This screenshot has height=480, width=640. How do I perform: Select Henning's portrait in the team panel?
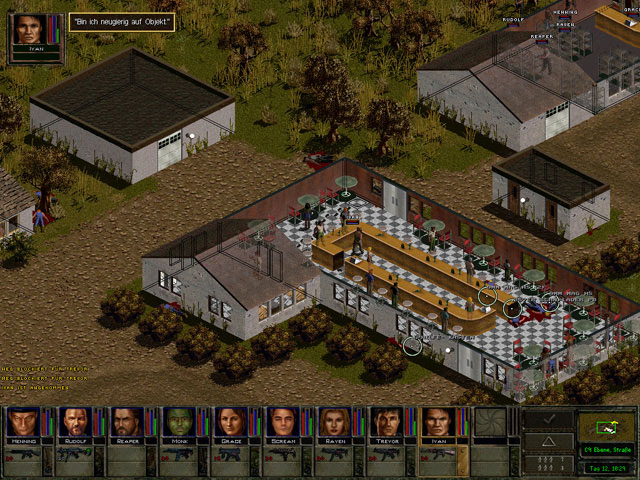[x=22, y=422]
